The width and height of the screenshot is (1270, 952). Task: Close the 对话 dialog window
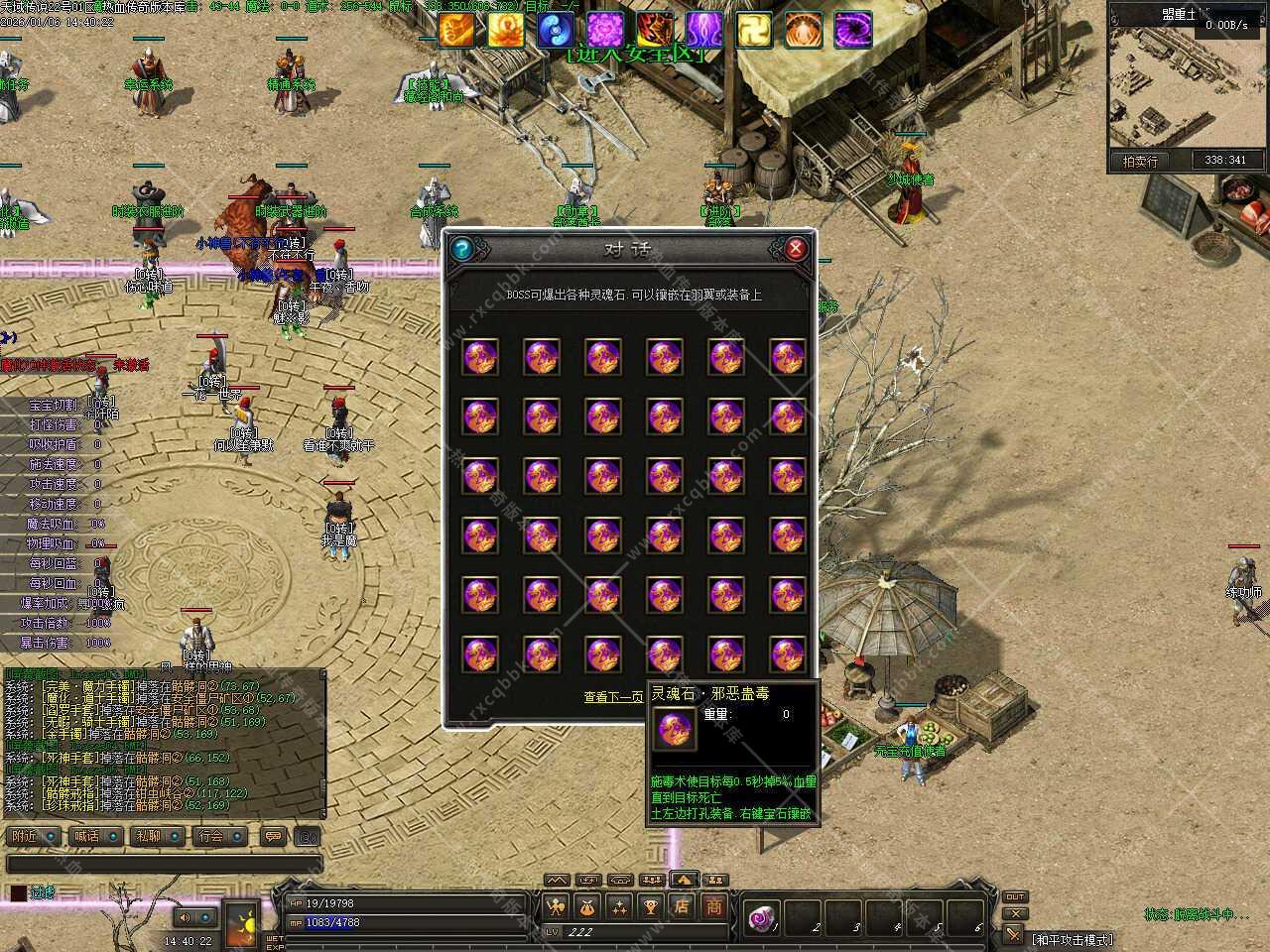click(795, 249)
